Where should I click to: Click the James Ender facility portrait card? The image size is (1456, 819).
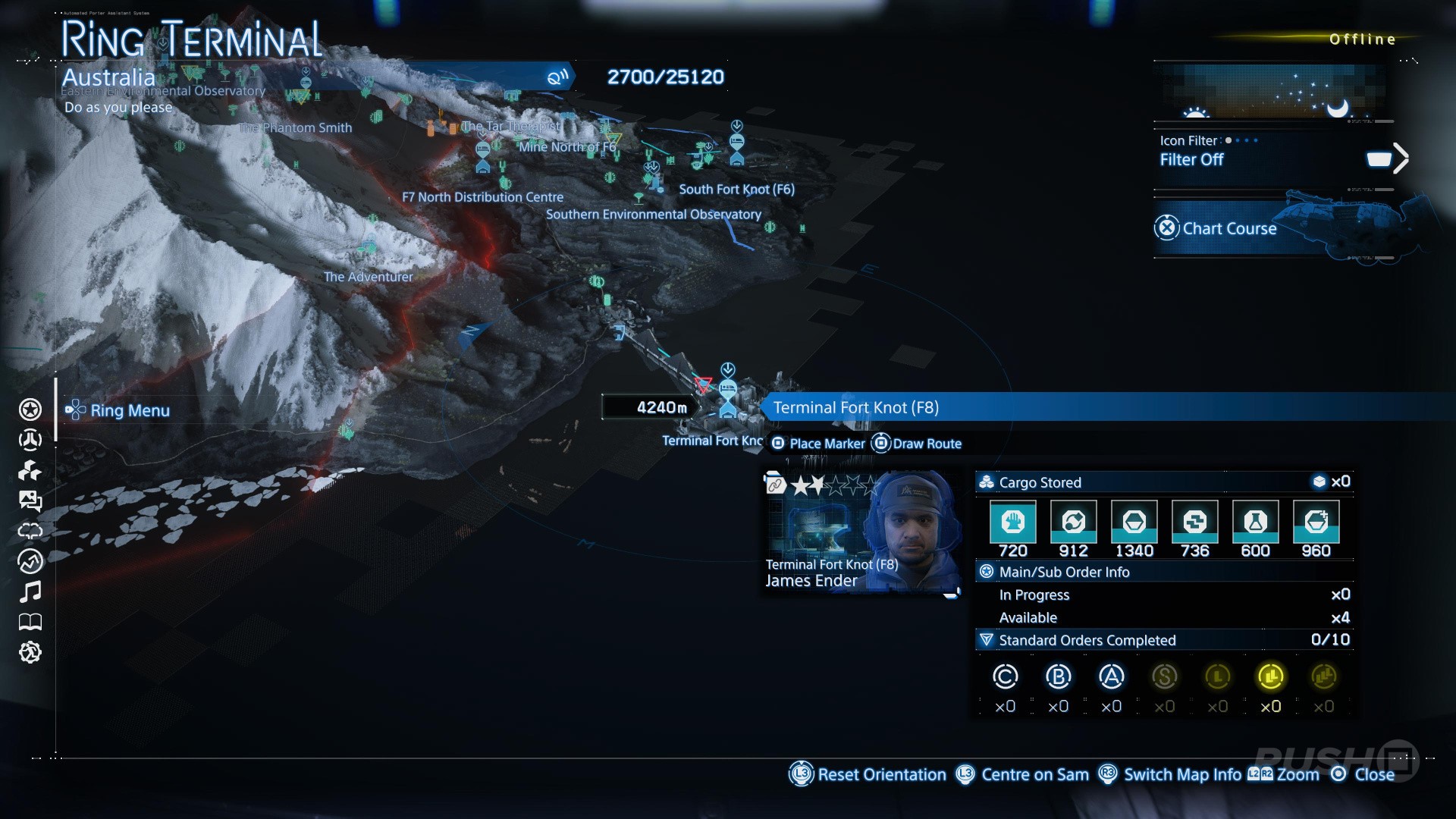861,531
